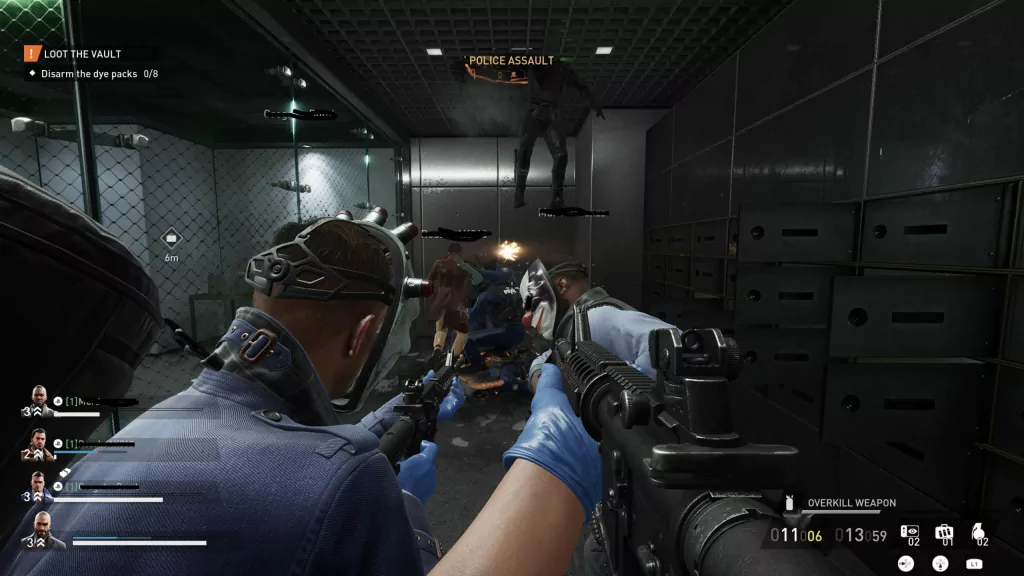The height and width of the screenshot is (576, 1024).
Task: Select the grenade throwable icon
Action: (978, 531)
